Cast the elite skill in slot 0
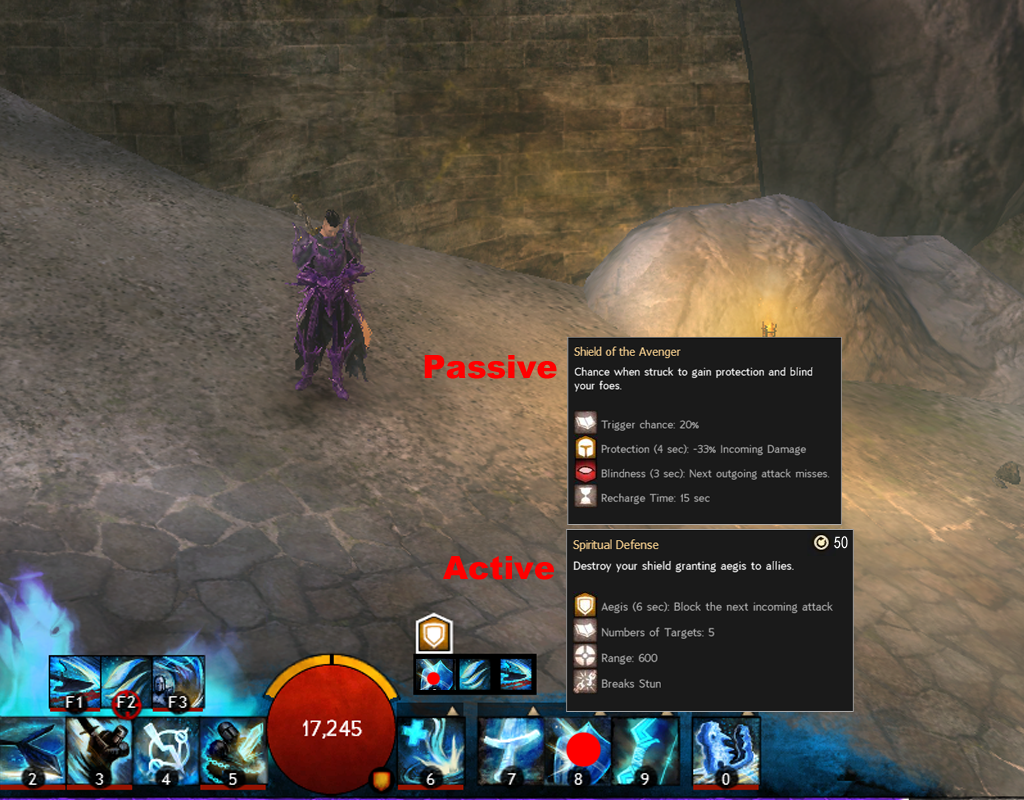Image resolution: width=1024 pixels, height=800 pixels. point(726,750)
